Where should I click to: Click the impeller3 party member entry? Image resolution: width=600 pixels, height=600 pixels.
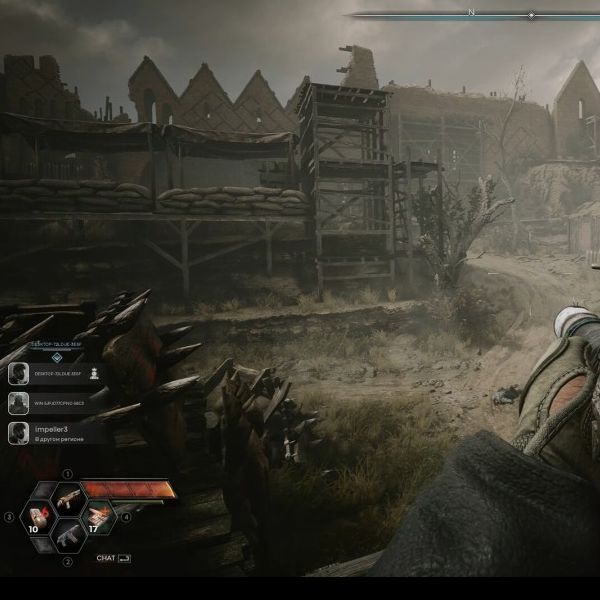(x=60, y=433)
